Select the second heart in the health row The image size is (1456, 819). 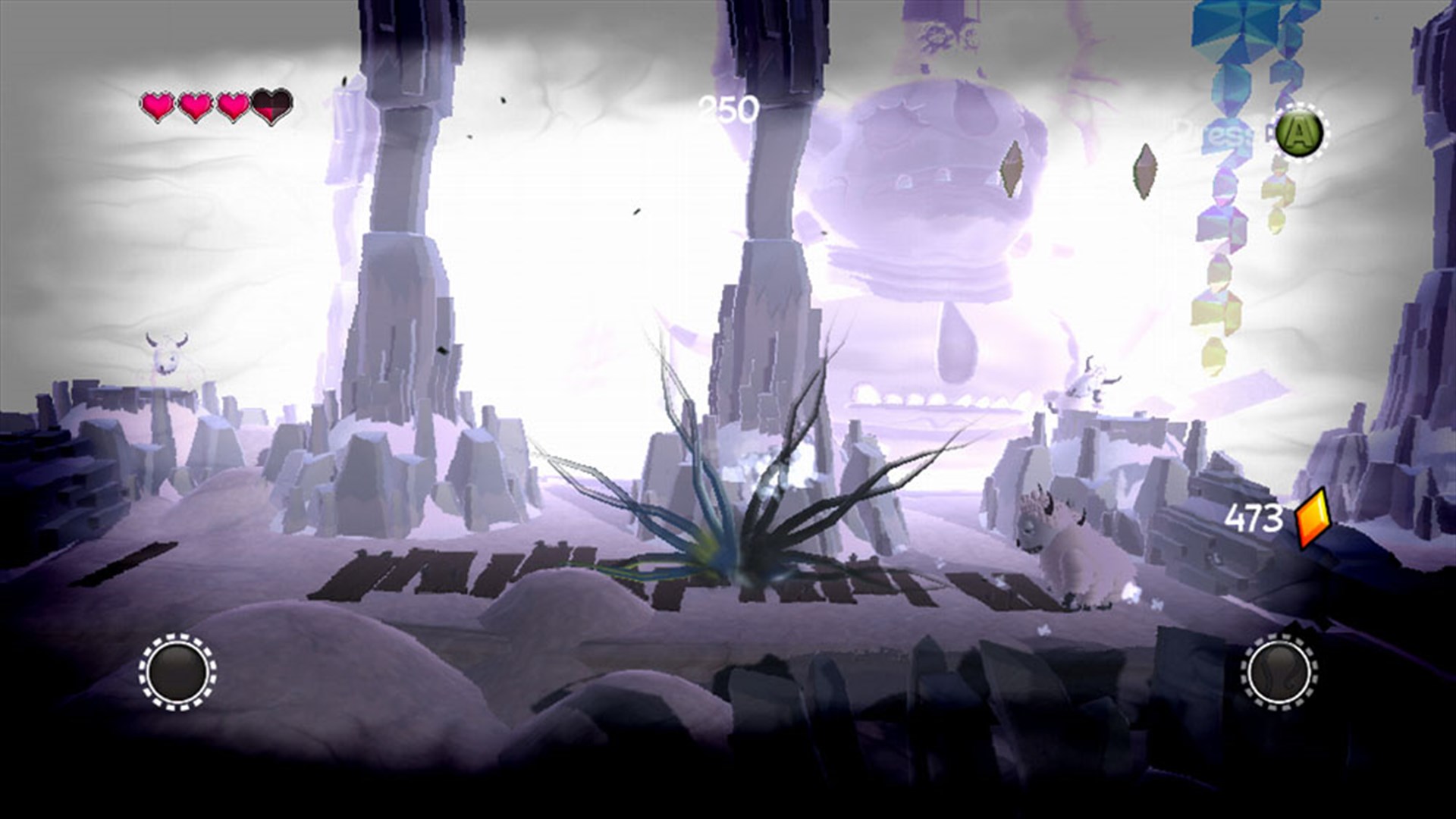click(196, 105)
